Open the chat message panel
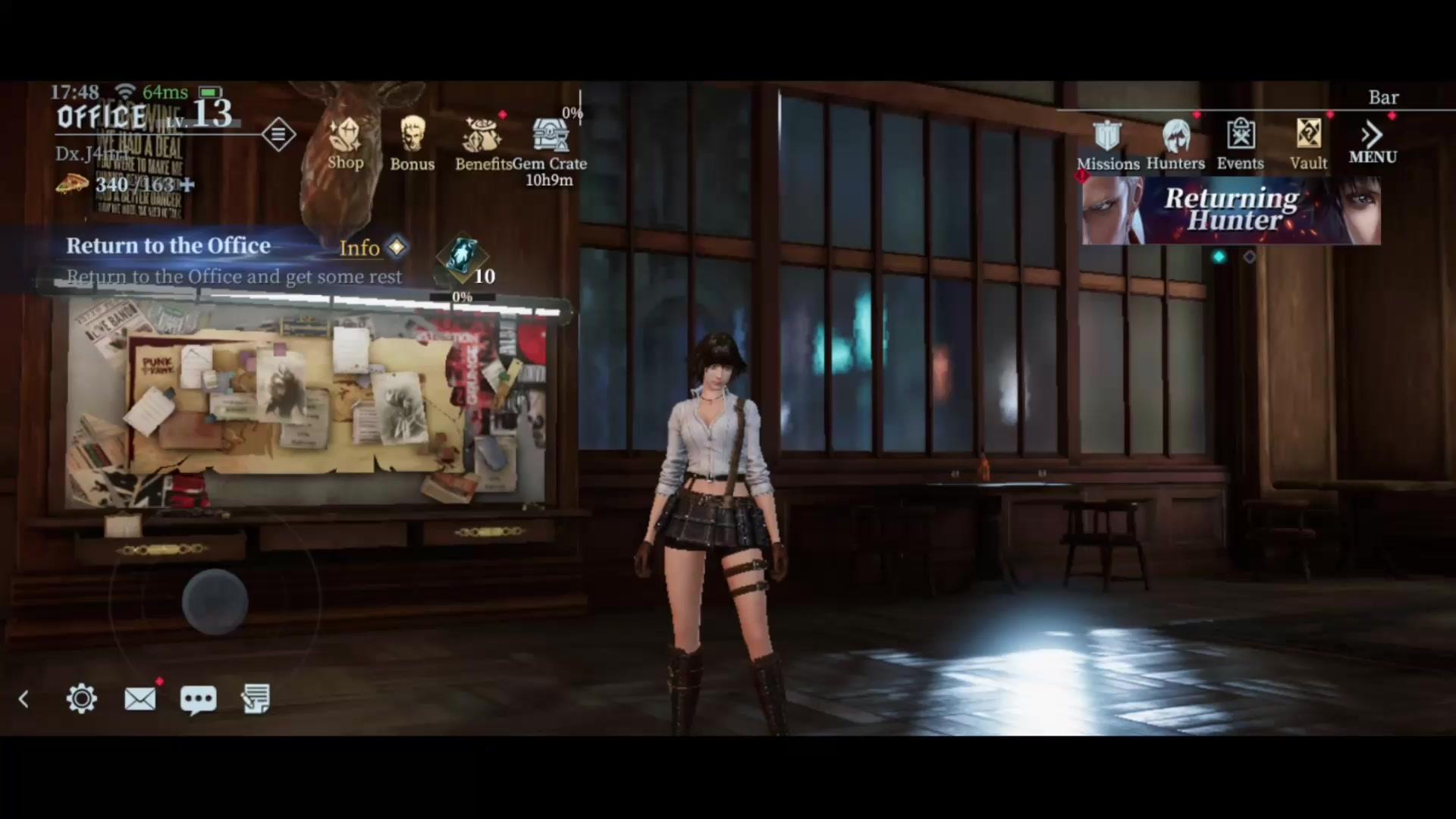Viewport: 1456px width, 819px height. click(x=198, y=698)
